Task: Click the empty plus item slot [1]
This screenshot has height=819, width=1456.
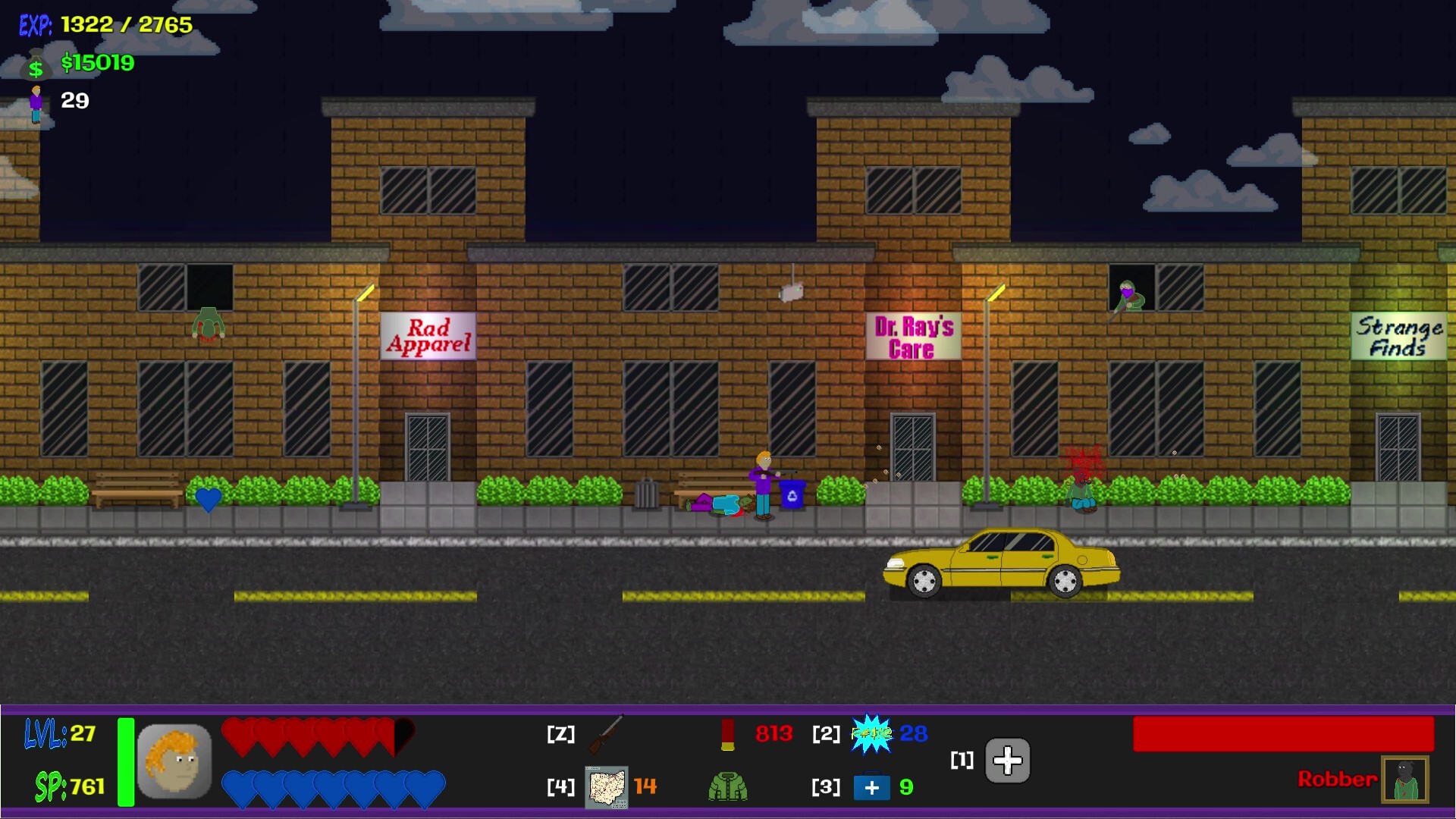Action: (x=1006, y=761)
